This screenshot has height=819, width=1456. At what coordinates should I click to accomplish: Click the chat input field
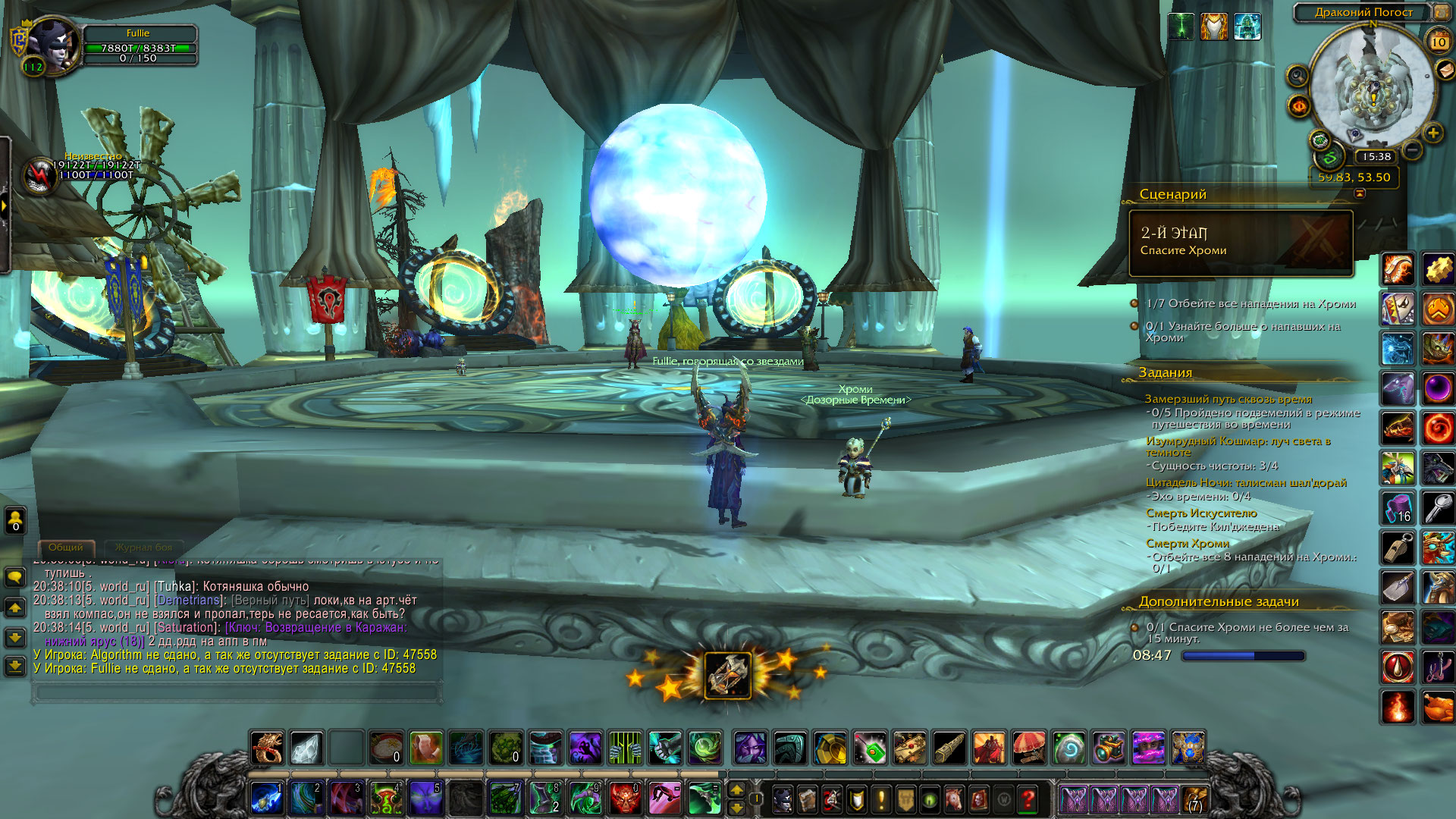(237, 692)
